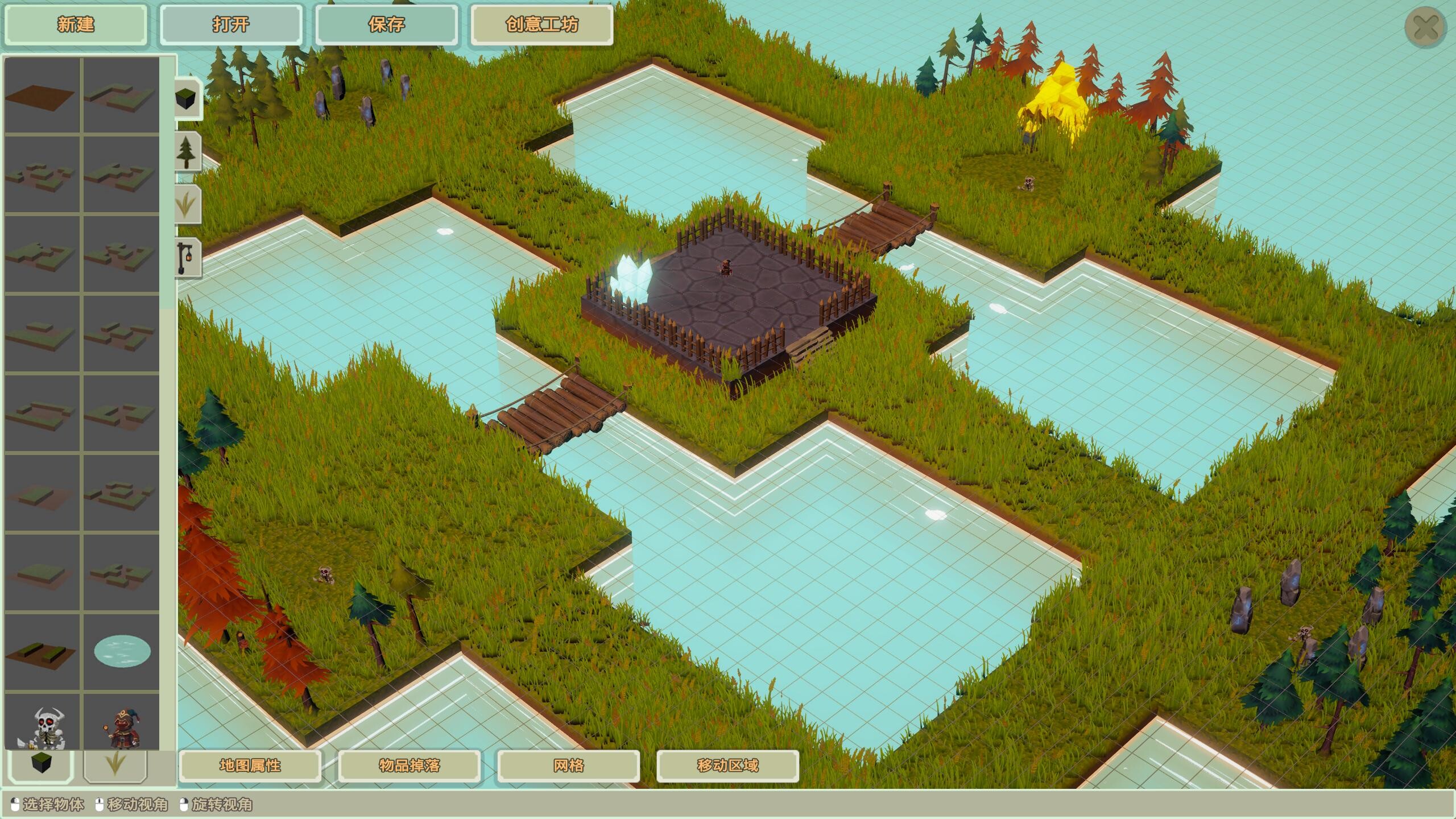1456x819 pixels.
Task: Toggle the 移动区域 movement area overlay
Action: click(x=728, y=766)
